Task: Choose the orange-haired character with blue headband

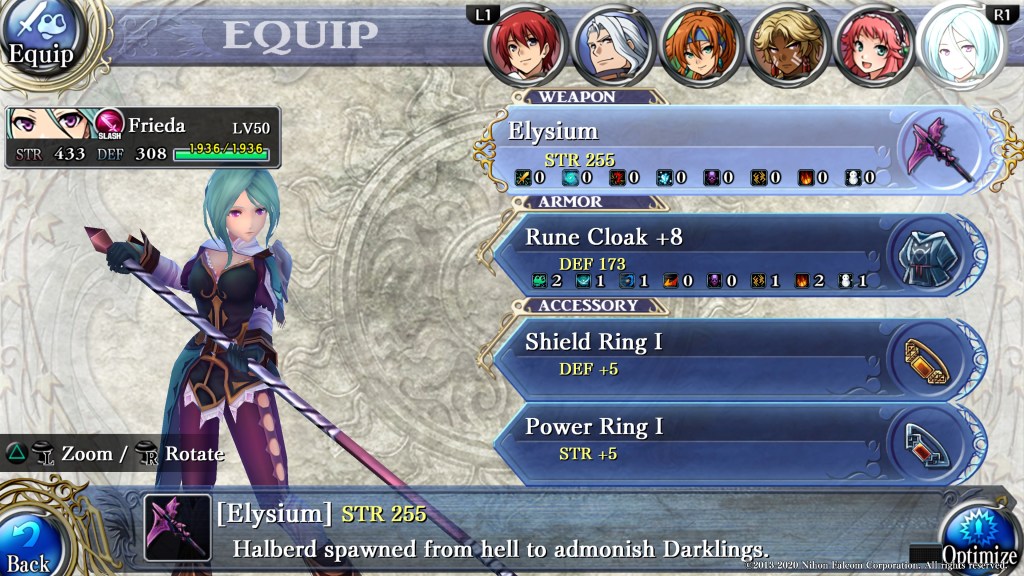Action: coord(699,46)
